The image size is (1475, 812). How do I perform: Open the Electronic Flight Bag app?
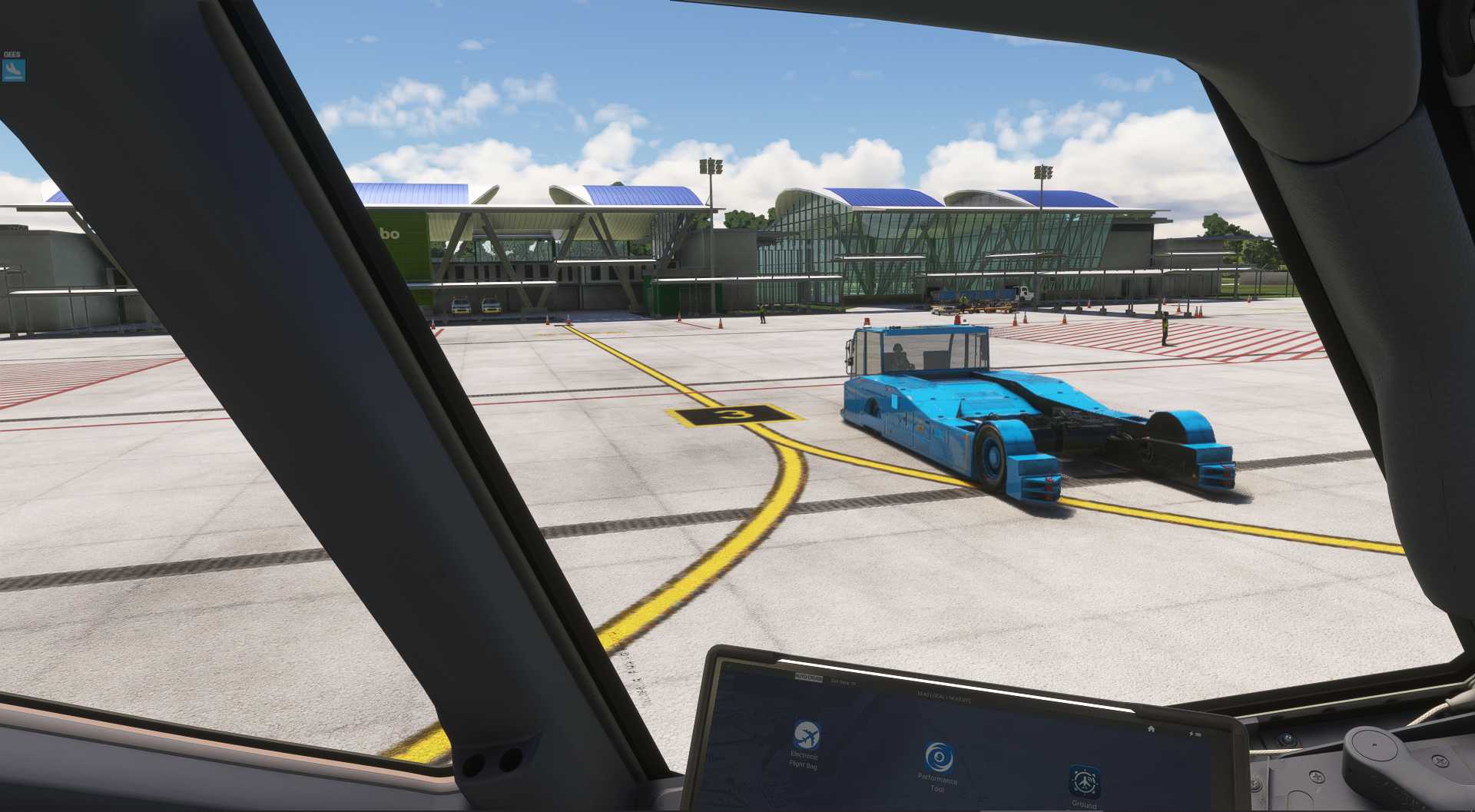point(806,736)
